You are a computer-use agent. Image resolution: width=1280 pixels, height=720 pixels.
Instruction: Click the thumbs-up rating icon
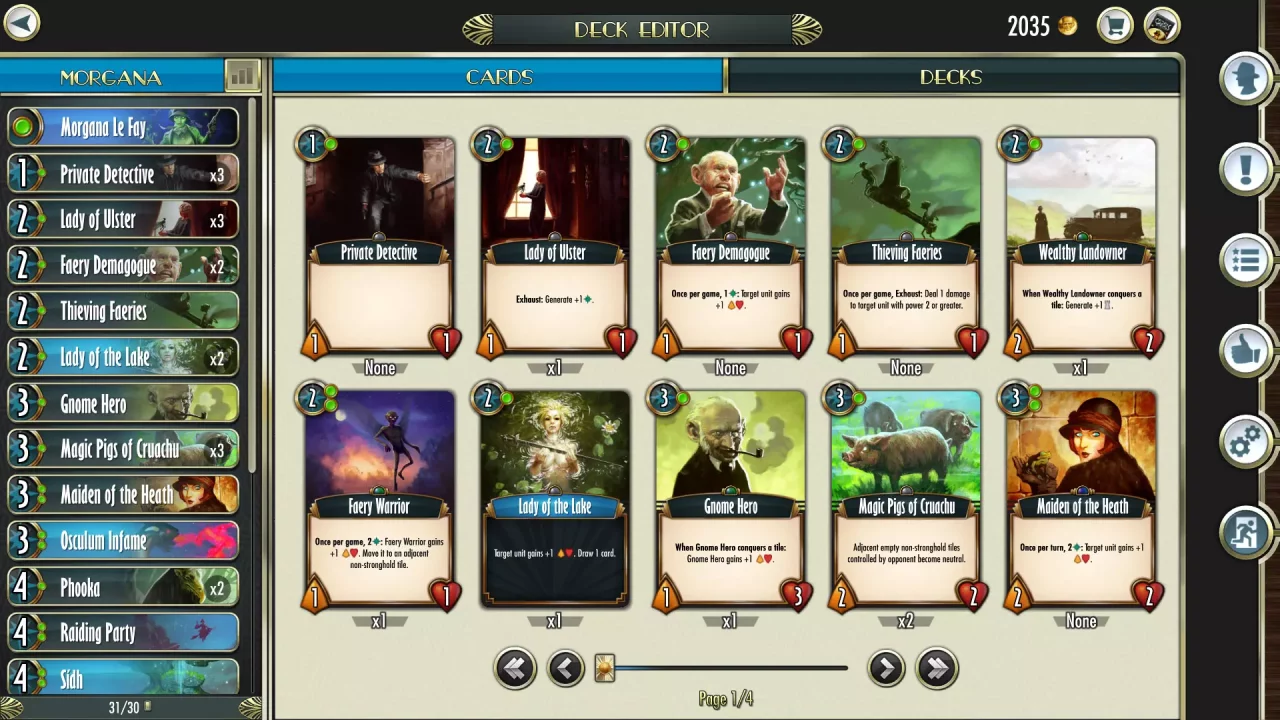click(x=1245, y=351)
